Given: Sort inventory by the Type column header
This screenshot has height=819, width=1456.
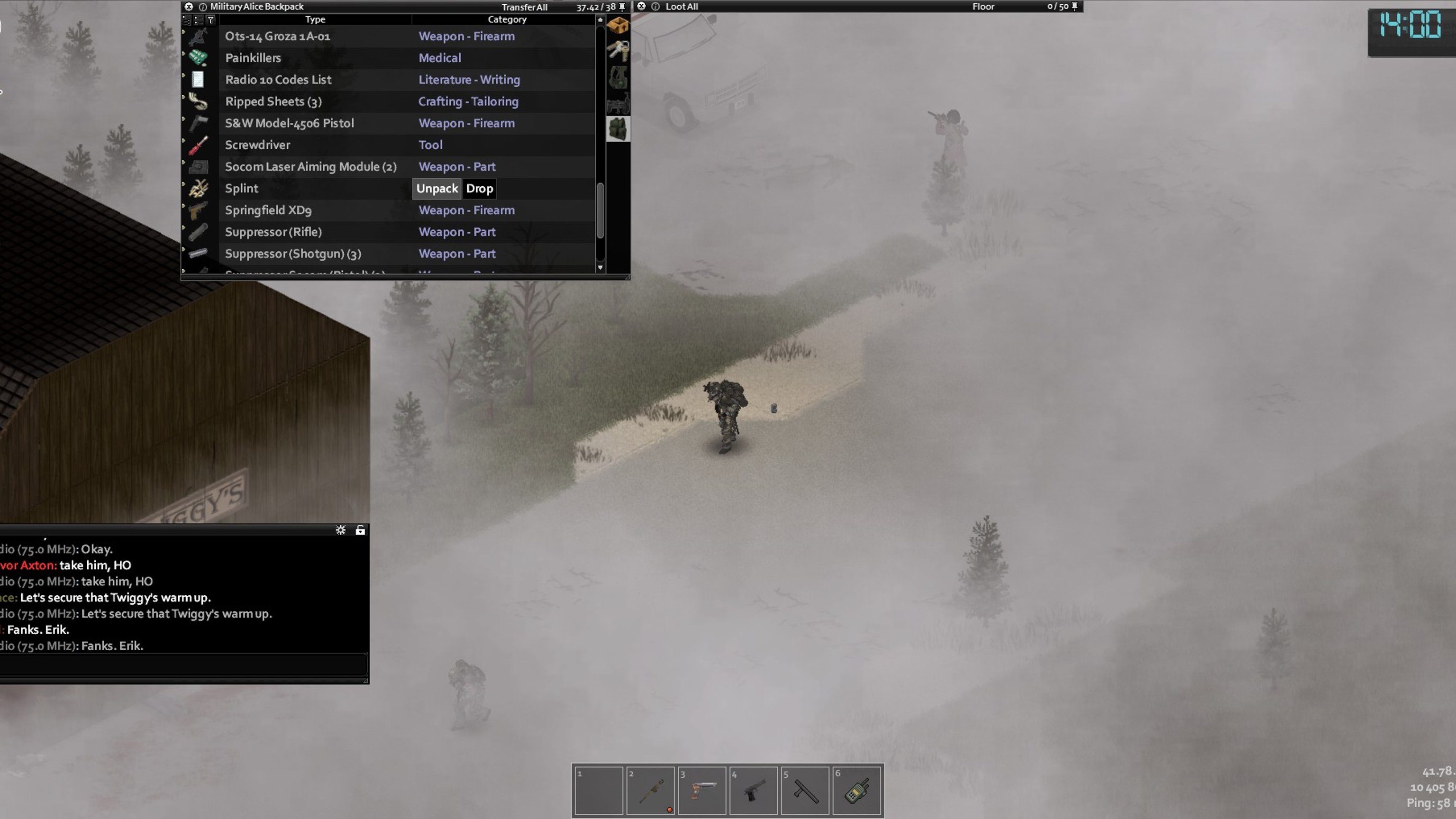Looking at the screenshot, I should point(315,19).
